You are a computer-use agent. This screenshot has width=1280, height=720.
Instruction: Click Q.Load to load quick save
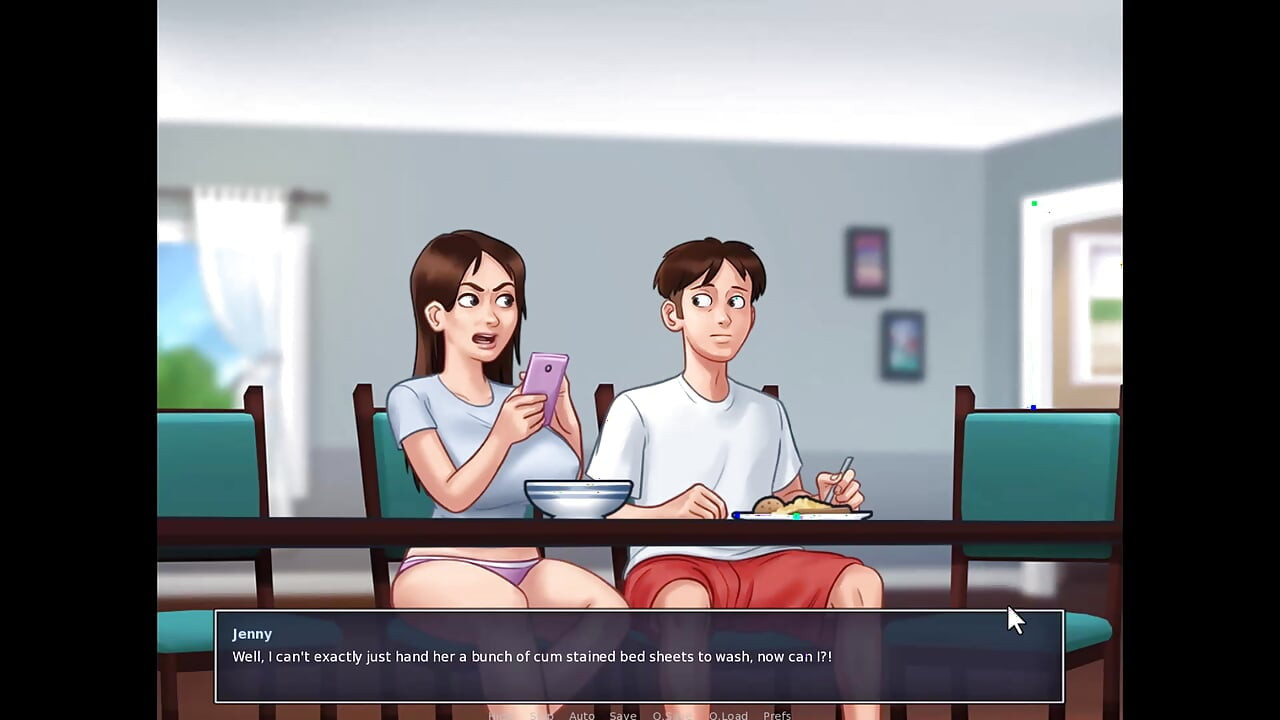coord(728,716)
